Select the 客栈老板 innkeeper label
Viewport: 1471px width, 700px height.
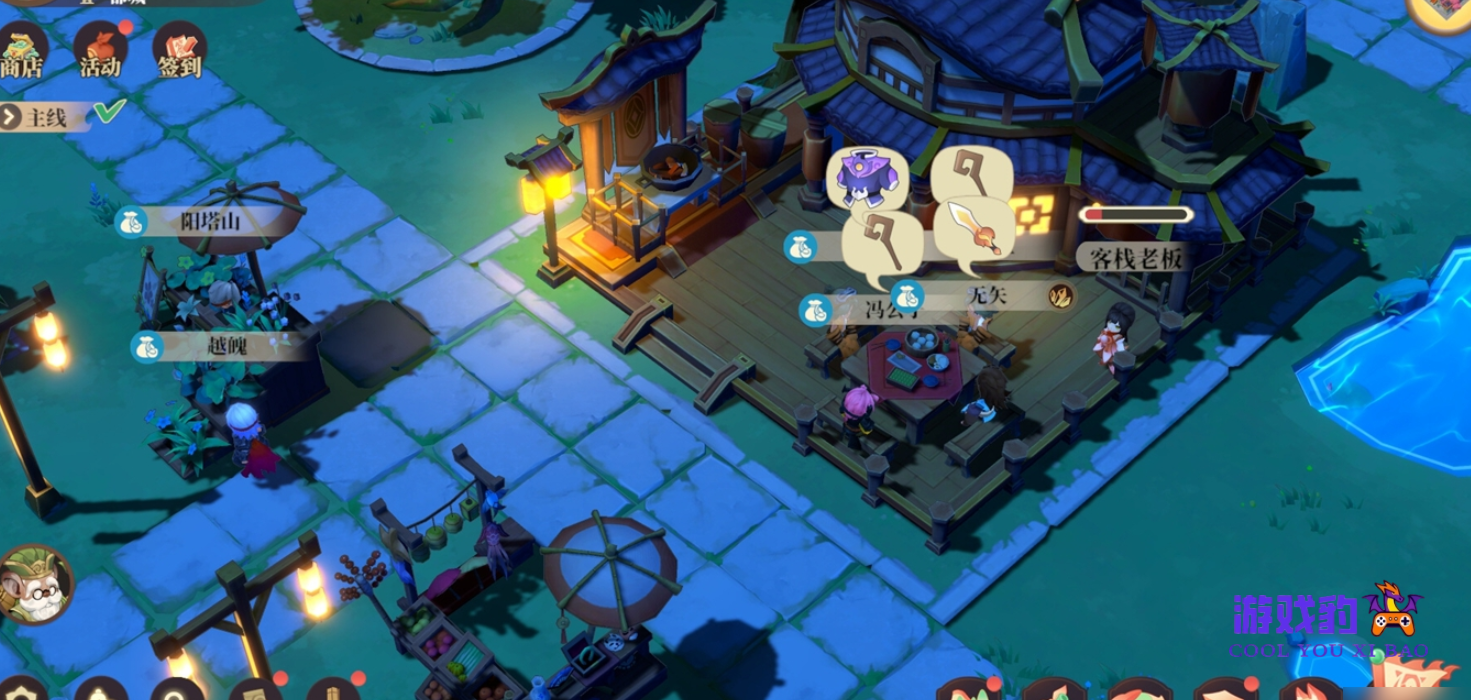click(1135, 258)
